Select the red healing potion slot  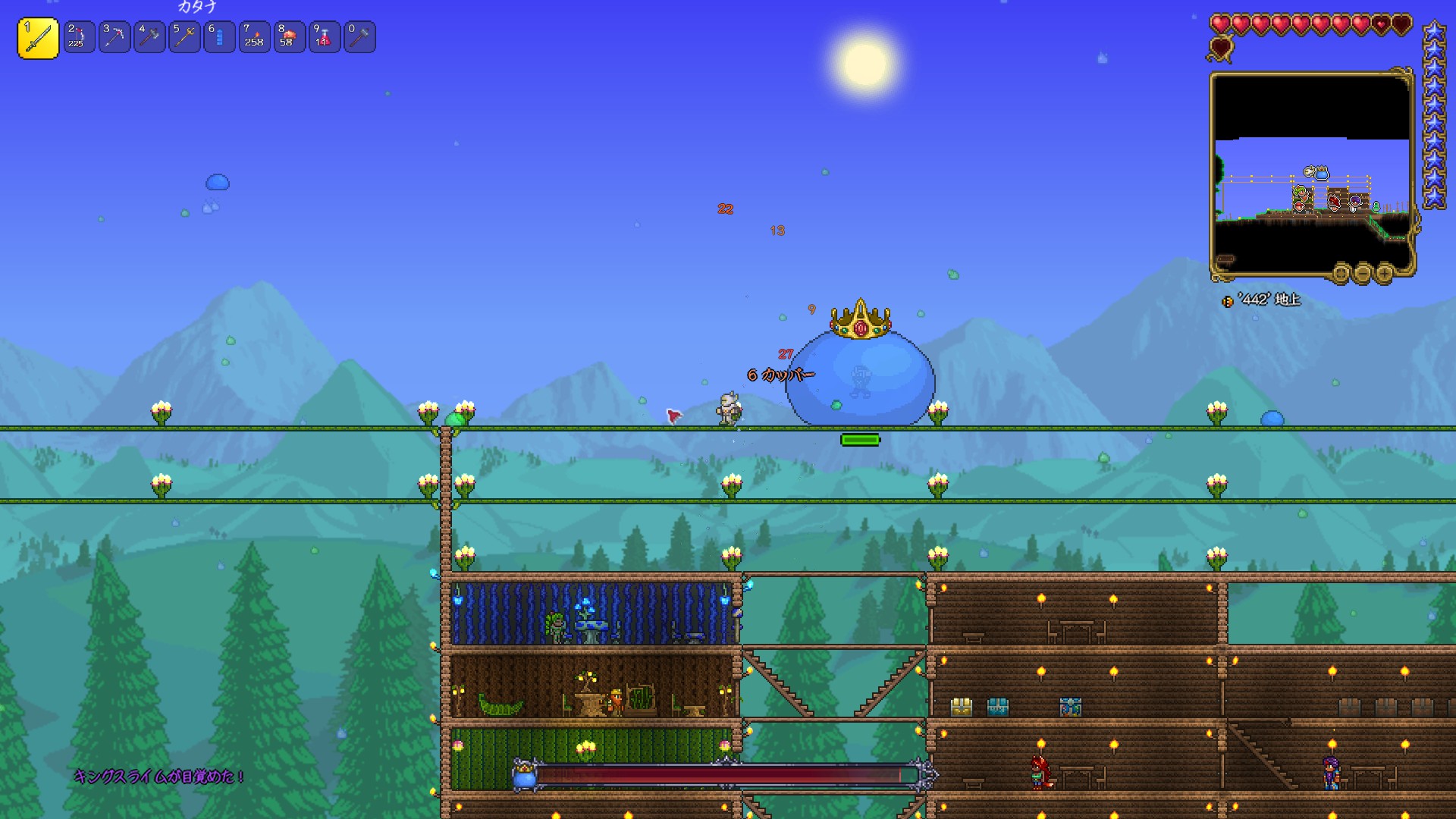coord(324,37)
